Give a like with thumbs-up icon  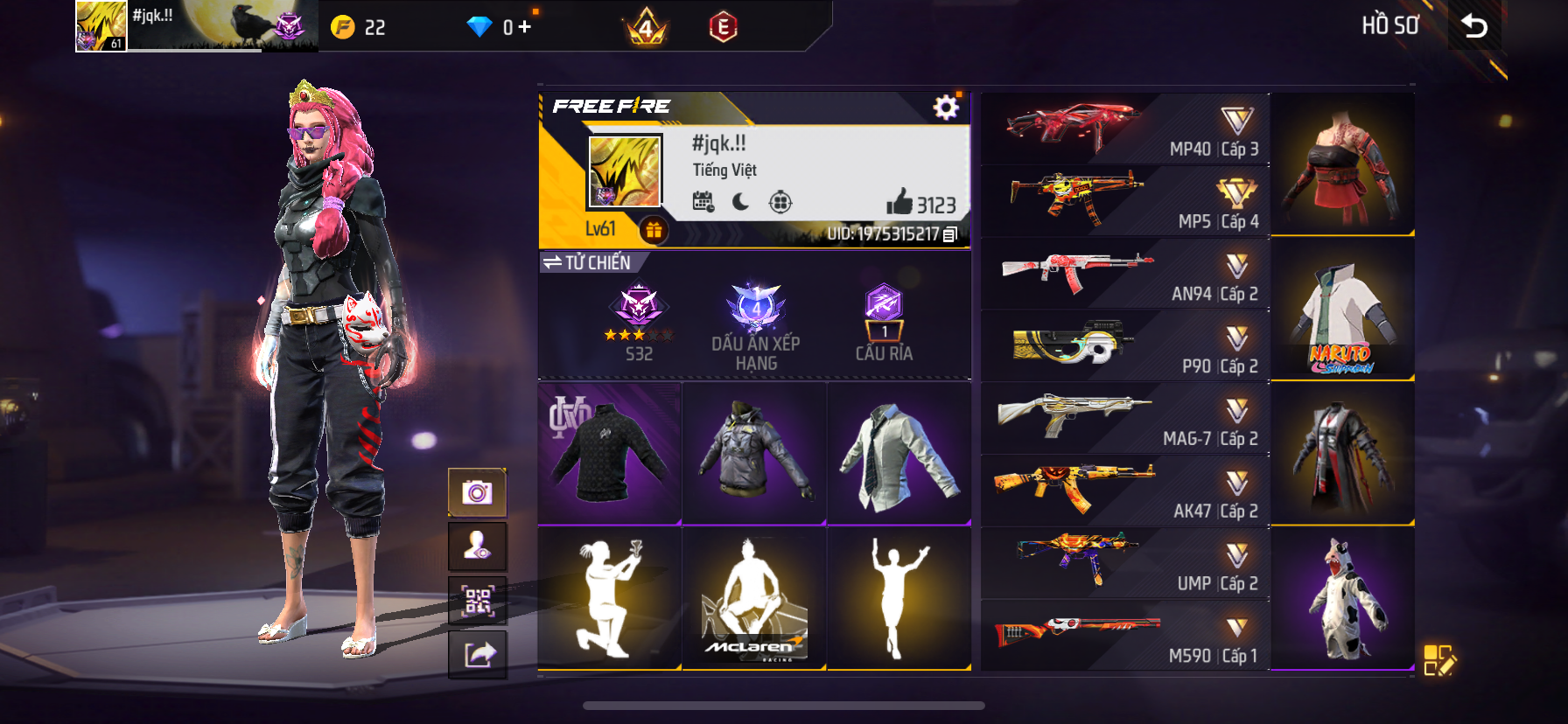pyautogui.click(x=899, y=203)
